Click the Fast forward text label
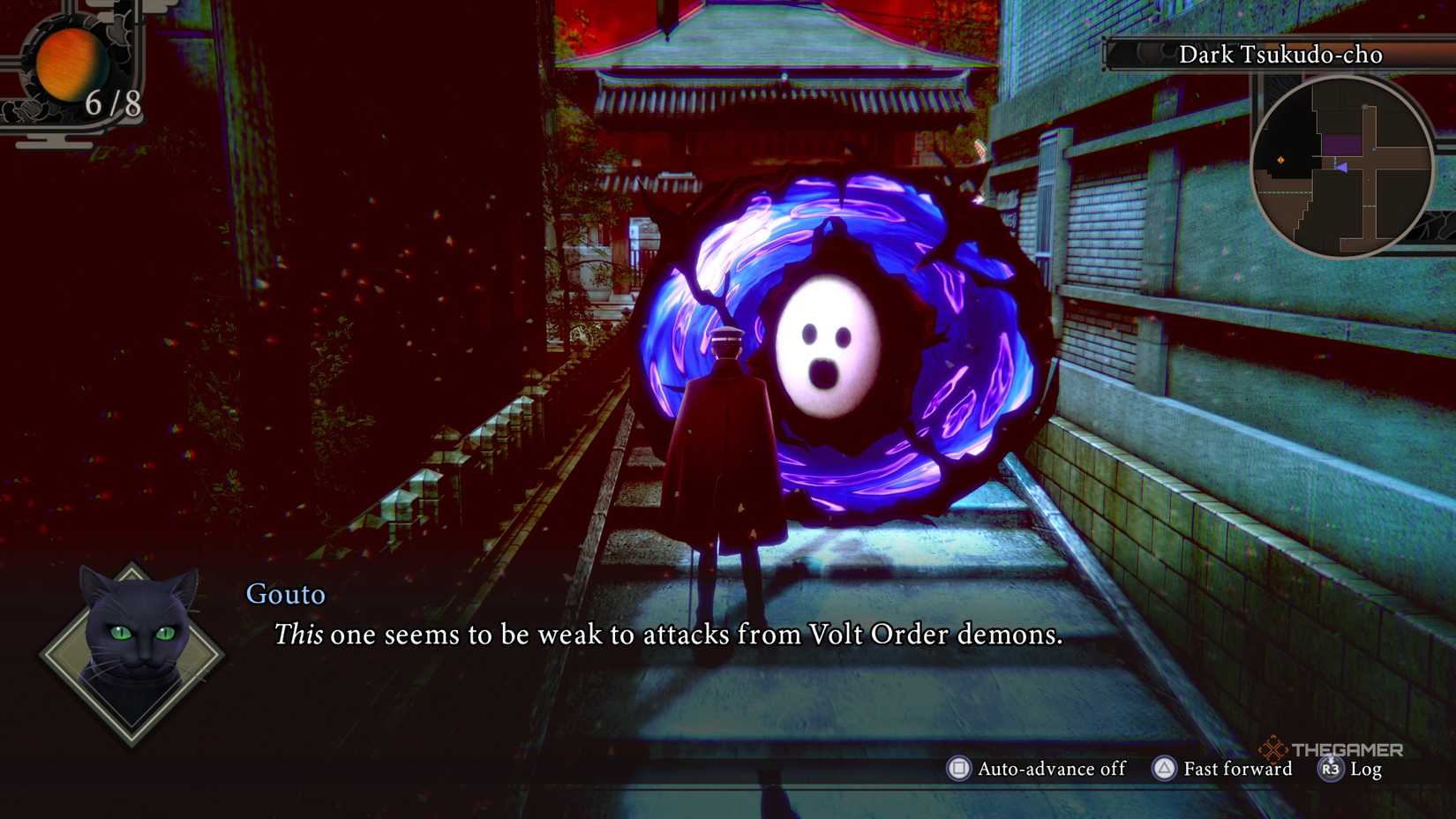The height and width of the screenshot is (819, 1456). pyautogui.click(x=1235, y=769)
